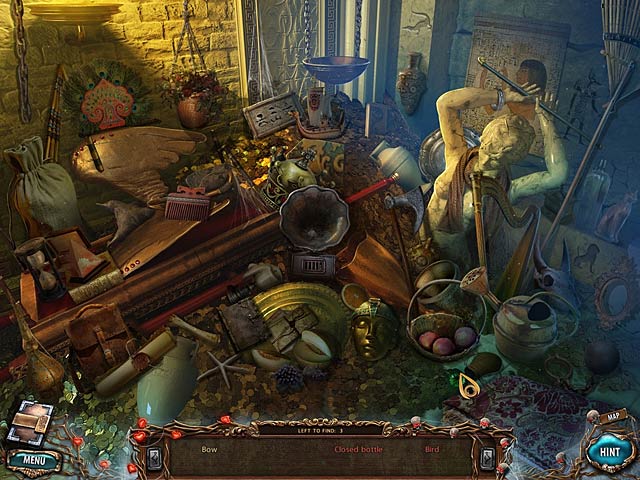Open the Menu button
The width and height of the screenshot is (640, 480).
click(x=33, y=459)
